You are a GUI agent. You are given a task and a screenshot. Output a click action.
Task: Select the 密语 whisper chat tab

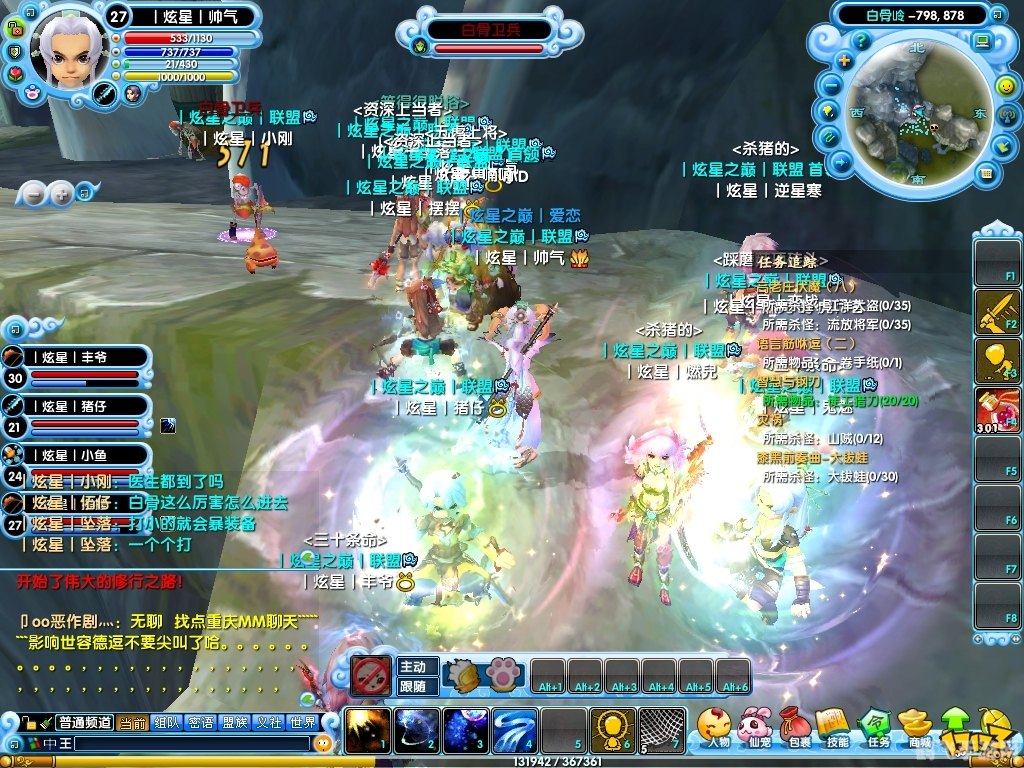(x=200, y=723)
